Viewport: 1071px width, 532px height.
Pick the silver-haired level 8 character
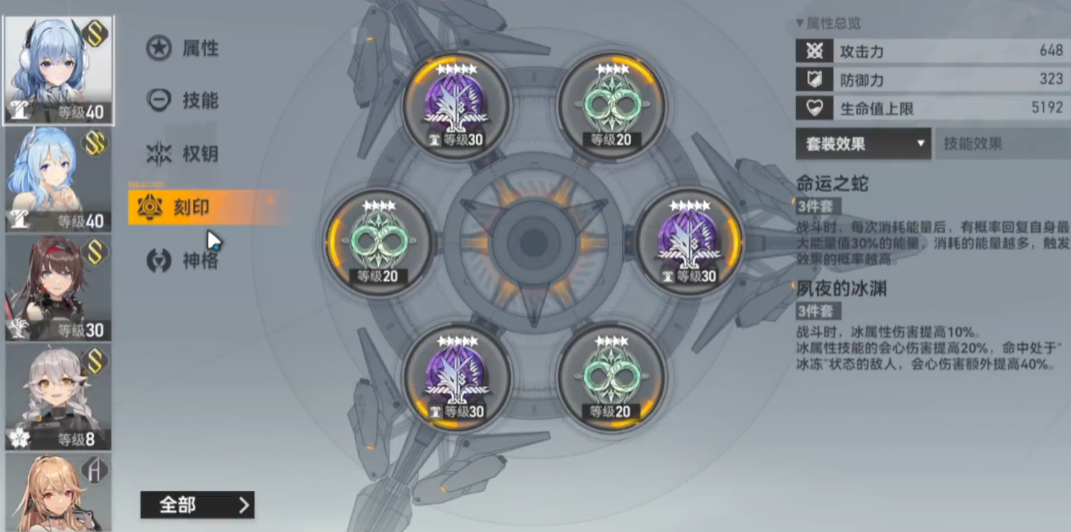tap(58, 398)
